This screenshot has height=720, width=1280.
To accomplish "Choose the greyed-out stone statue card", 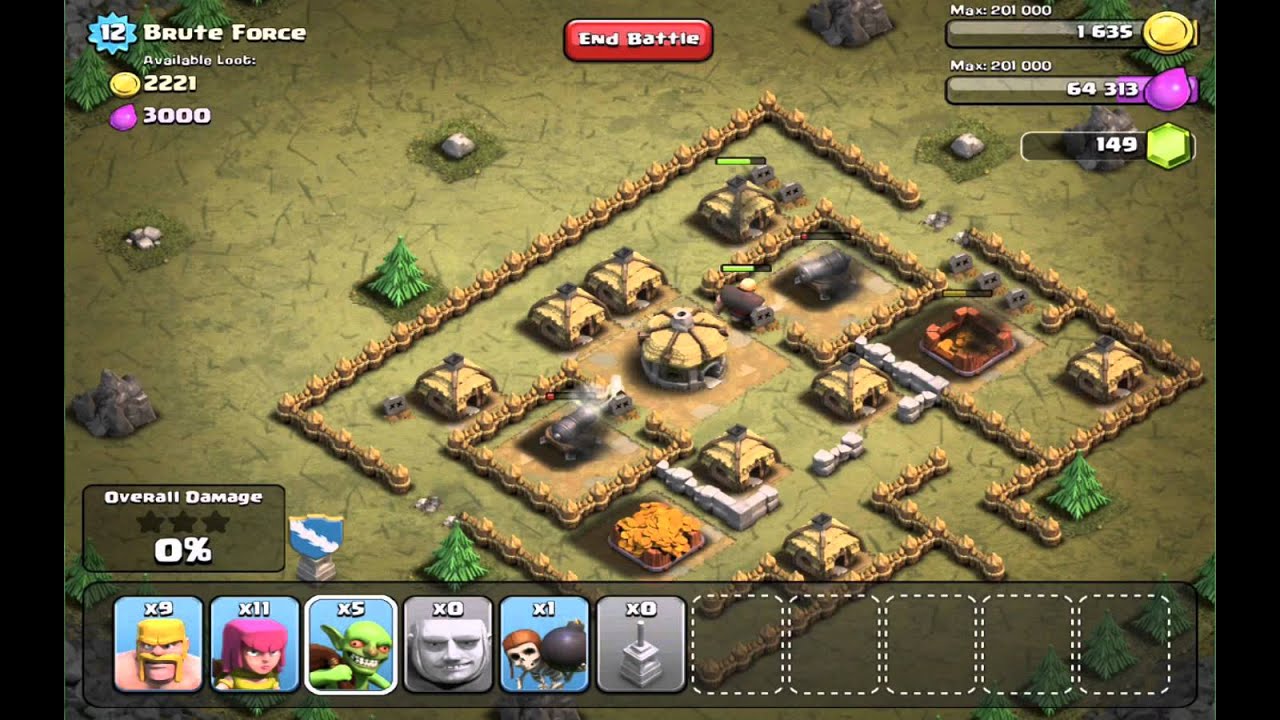I will click(x=641, y=644).
